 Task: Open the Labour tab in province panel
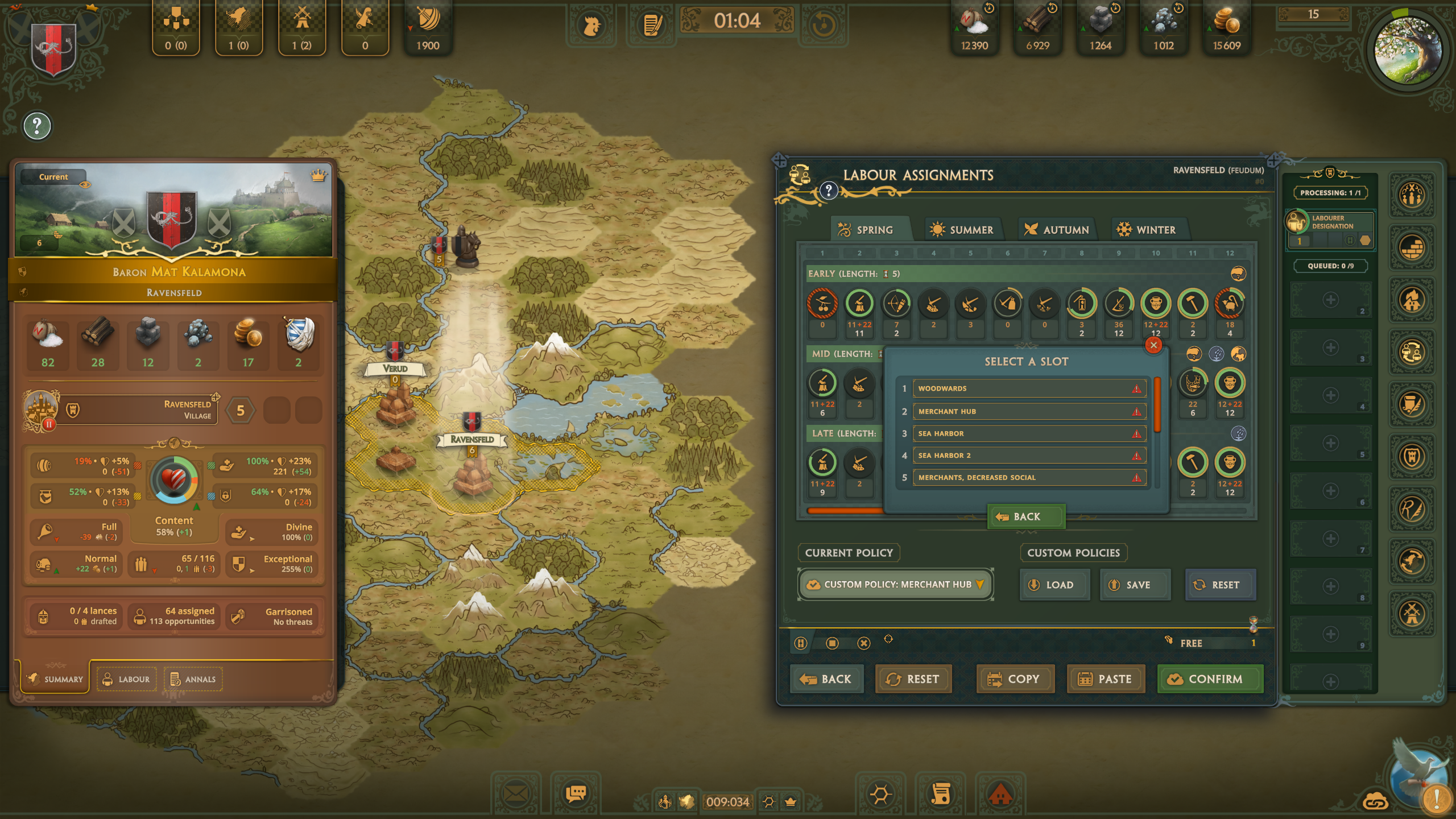[x=126, y=679]
